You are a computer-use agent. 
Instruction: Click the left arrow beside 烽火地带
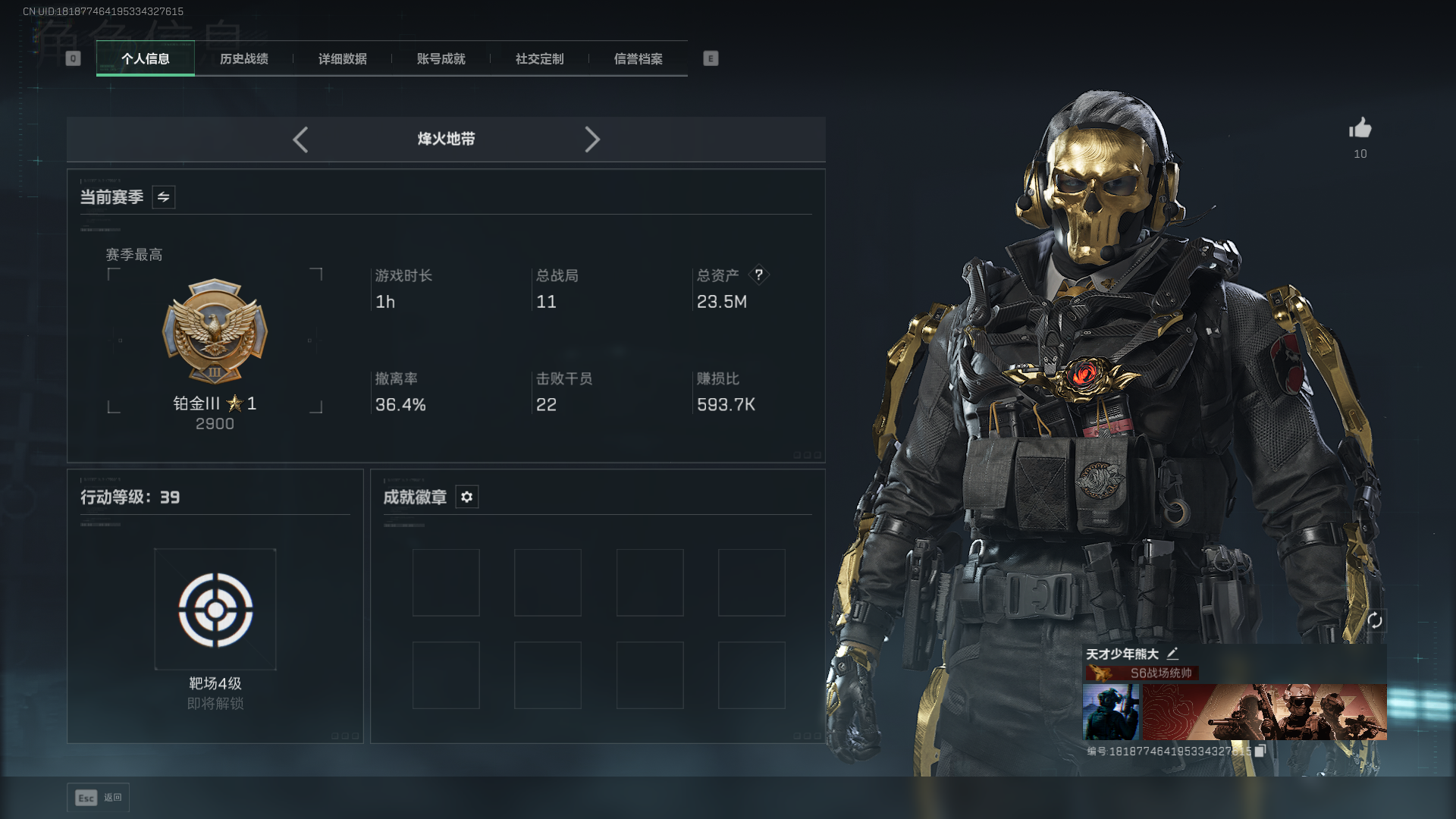click(300, 140)
